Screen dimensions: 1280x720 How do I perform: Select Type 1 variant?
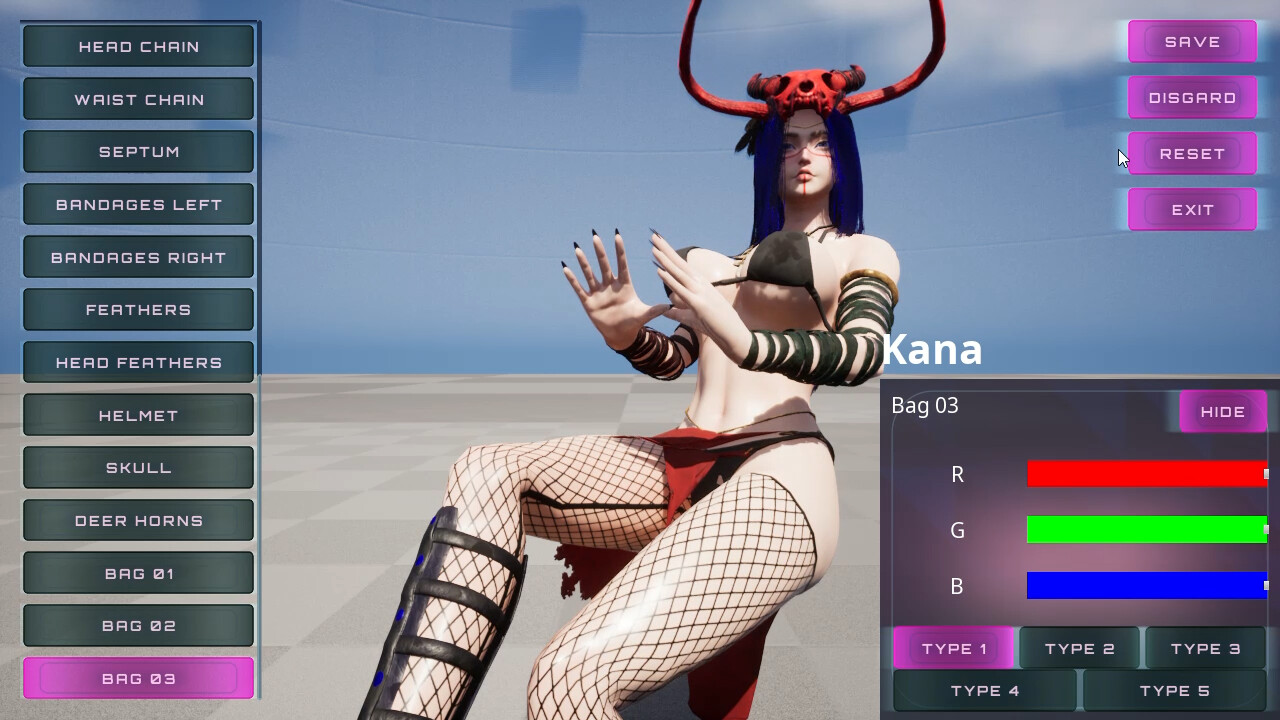pyautogui.click(x=954, y=649)
